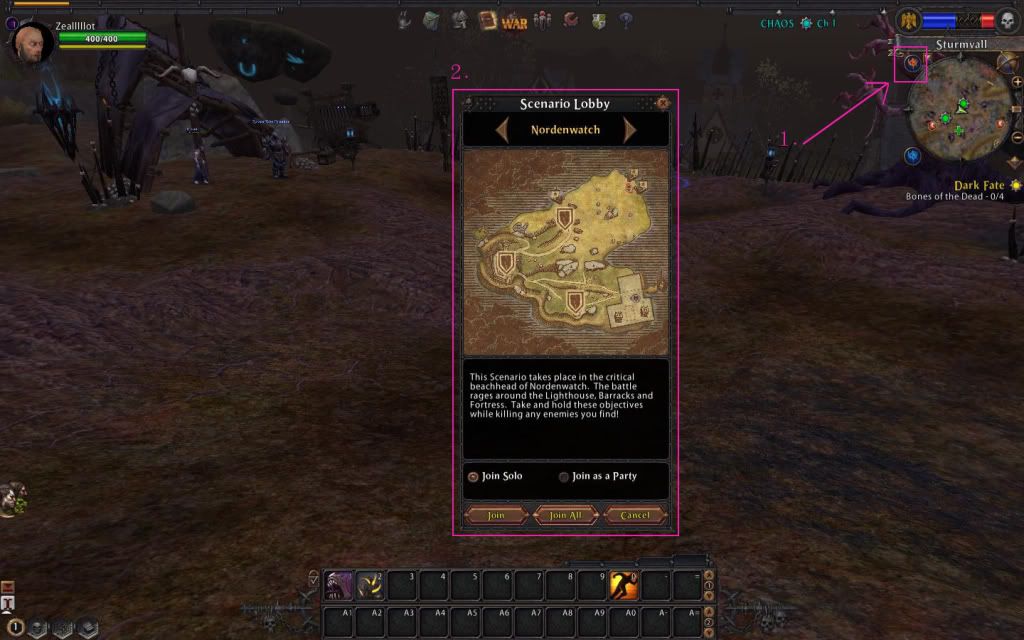1024x640 pixels.
Task: Use the purple creature ability in slot one
Action: (339, 585)
